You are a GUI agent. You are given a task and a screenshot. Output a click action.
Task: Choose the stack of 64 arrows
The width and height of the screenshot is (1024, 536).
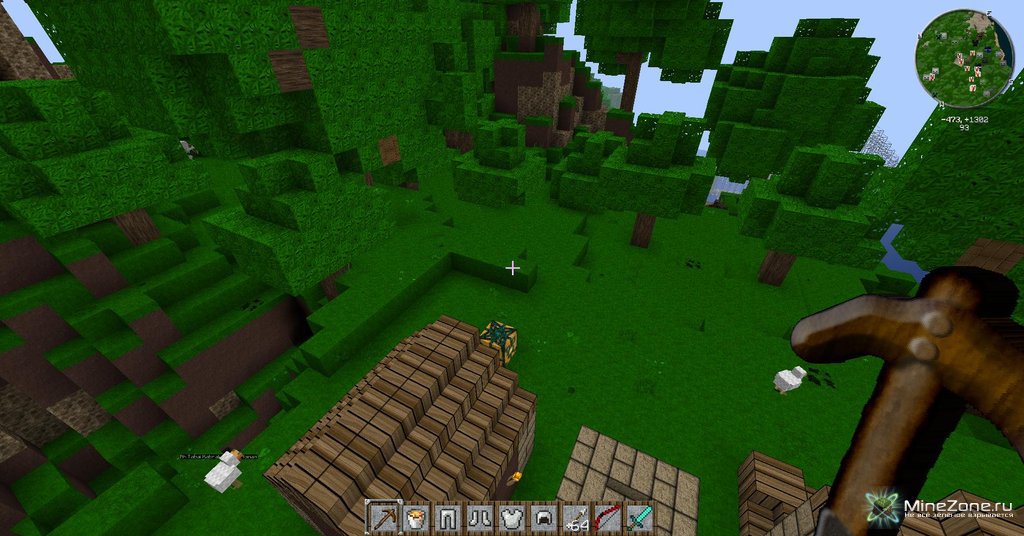click(574, 517)
